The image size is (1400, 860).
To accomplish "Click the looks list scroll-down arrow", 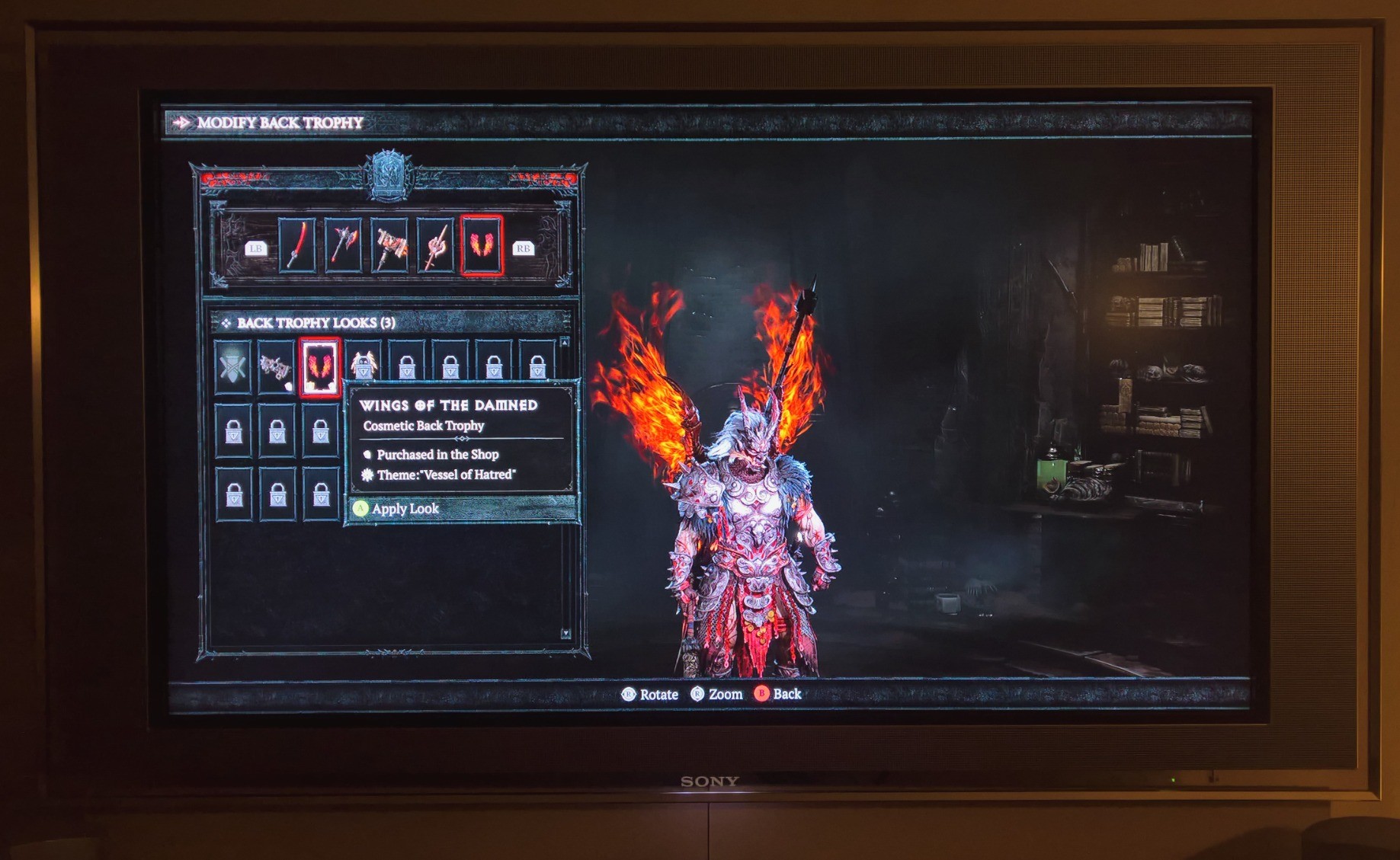I will pos(565,634).
